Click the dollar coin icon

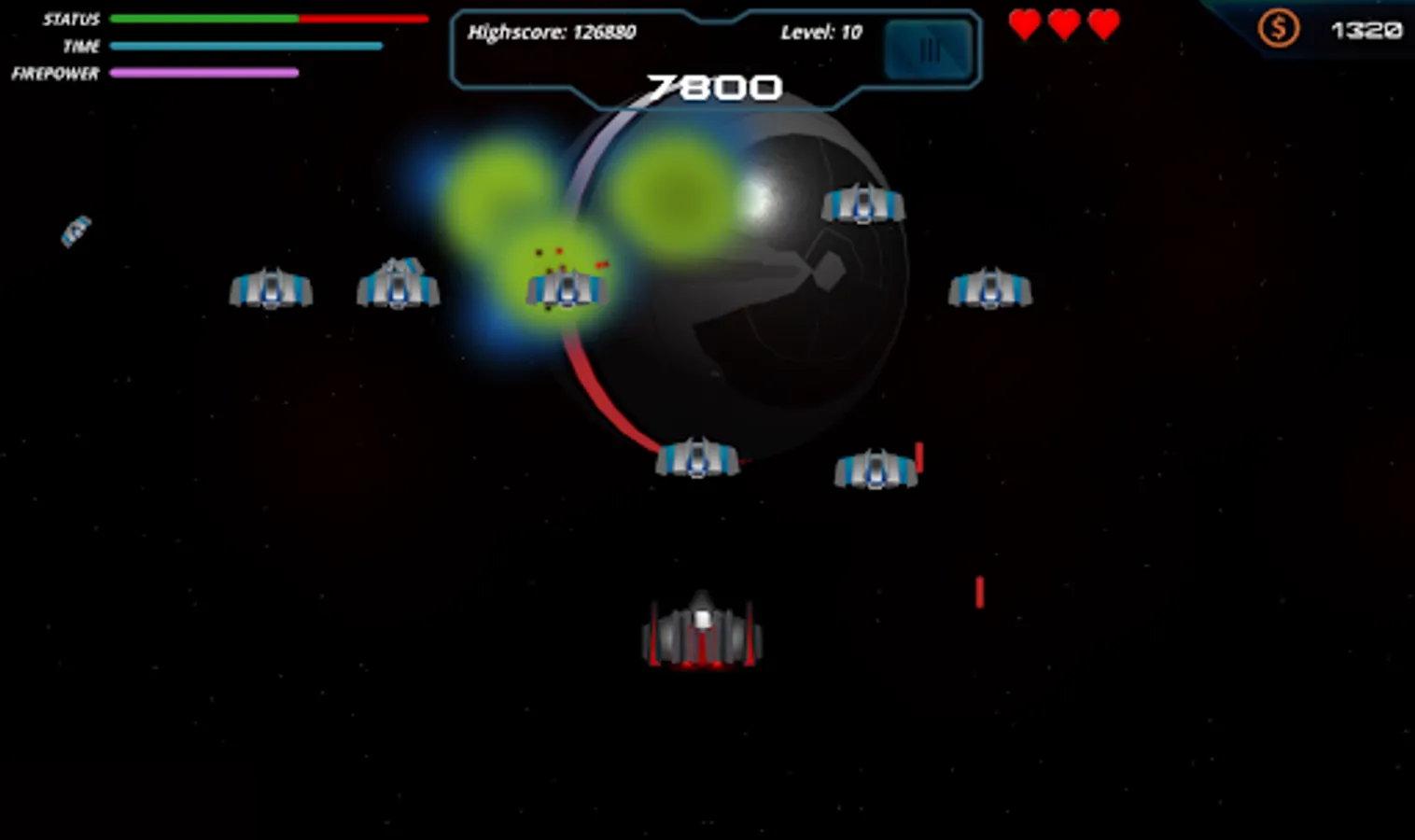1278,28
